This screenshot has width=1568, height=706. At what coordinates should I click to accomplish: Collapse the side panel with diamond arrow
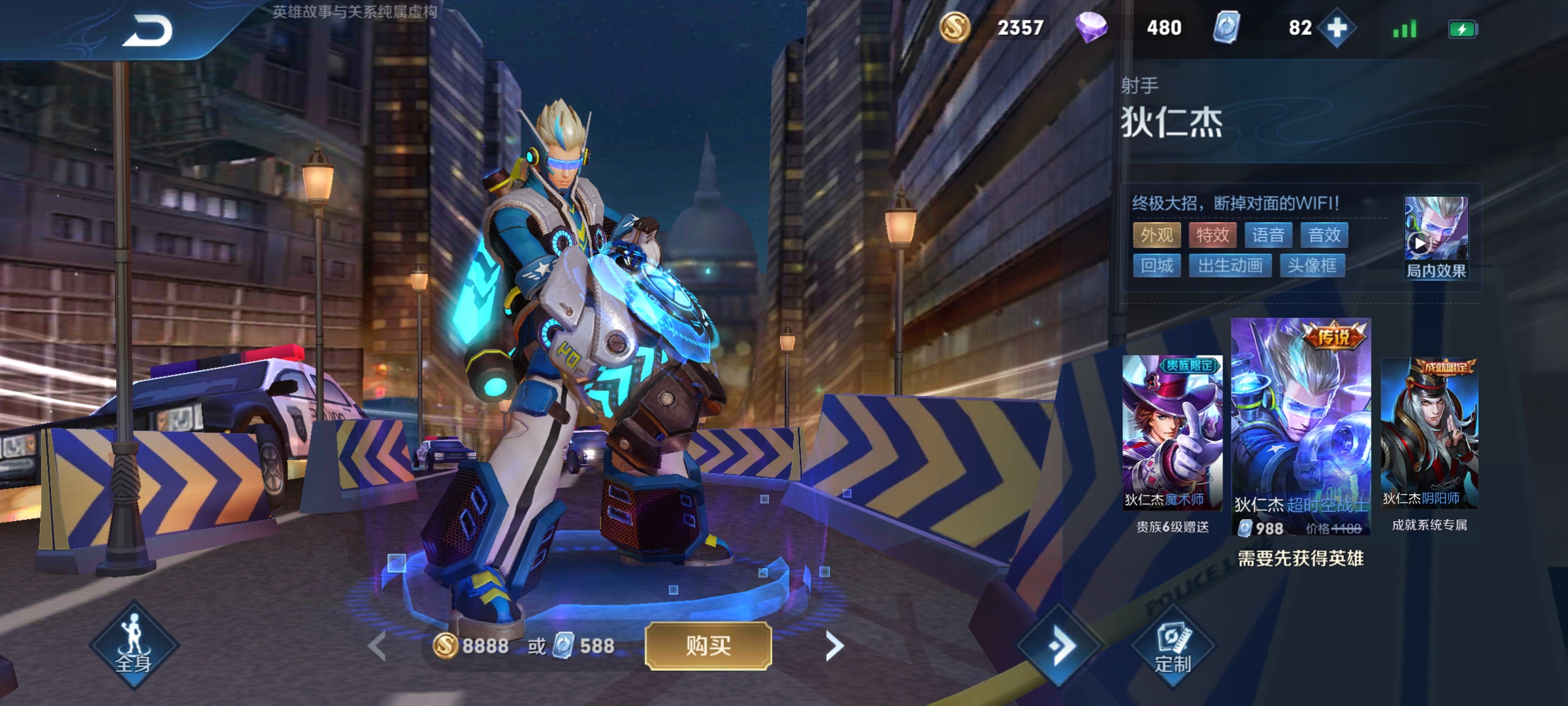click(1061, 647)
